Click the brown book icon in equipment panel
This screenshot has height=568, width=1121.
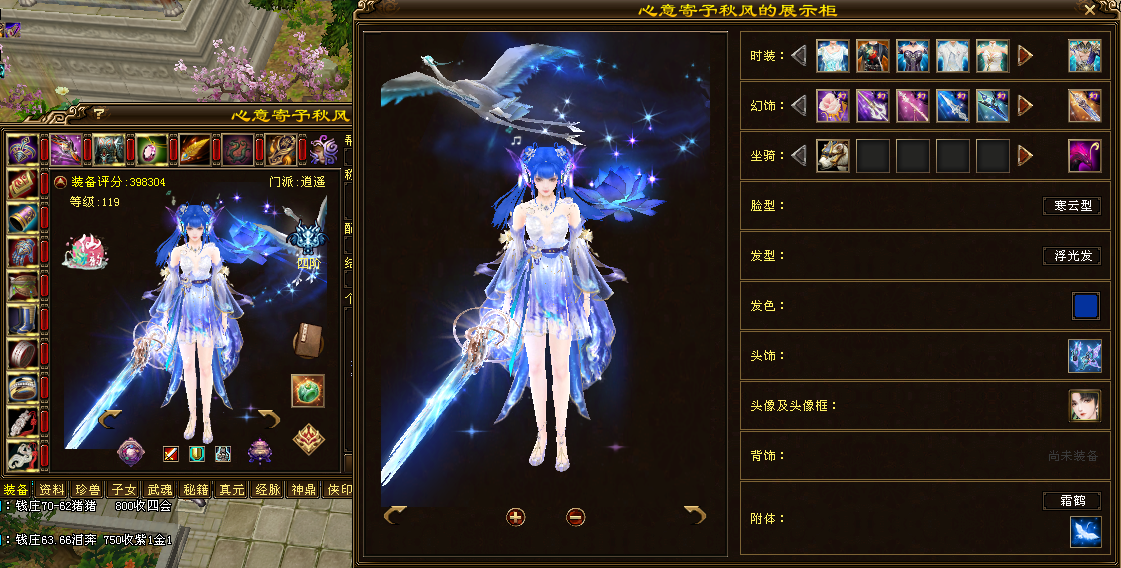[307, 342]
